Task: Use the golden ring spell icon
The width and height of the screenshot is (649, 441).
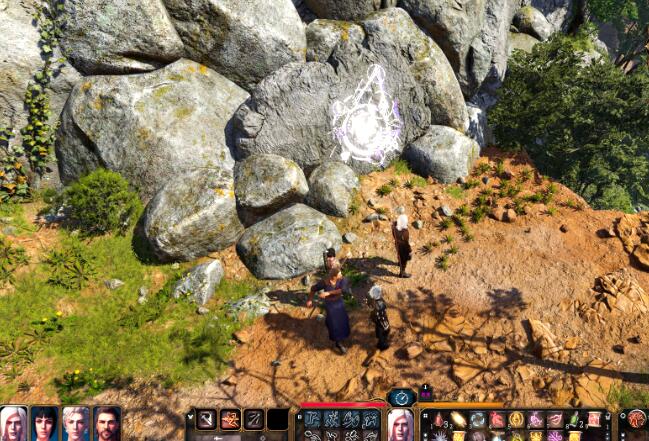Action: coord(516,420)
